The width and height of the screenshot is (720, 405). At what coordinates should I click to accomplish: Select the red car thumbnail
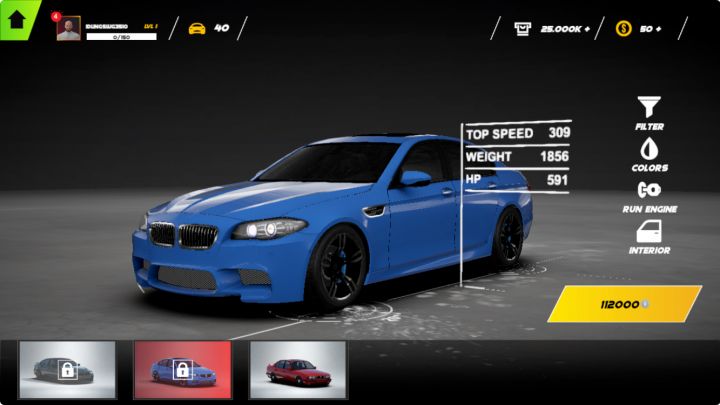(297, 370)
